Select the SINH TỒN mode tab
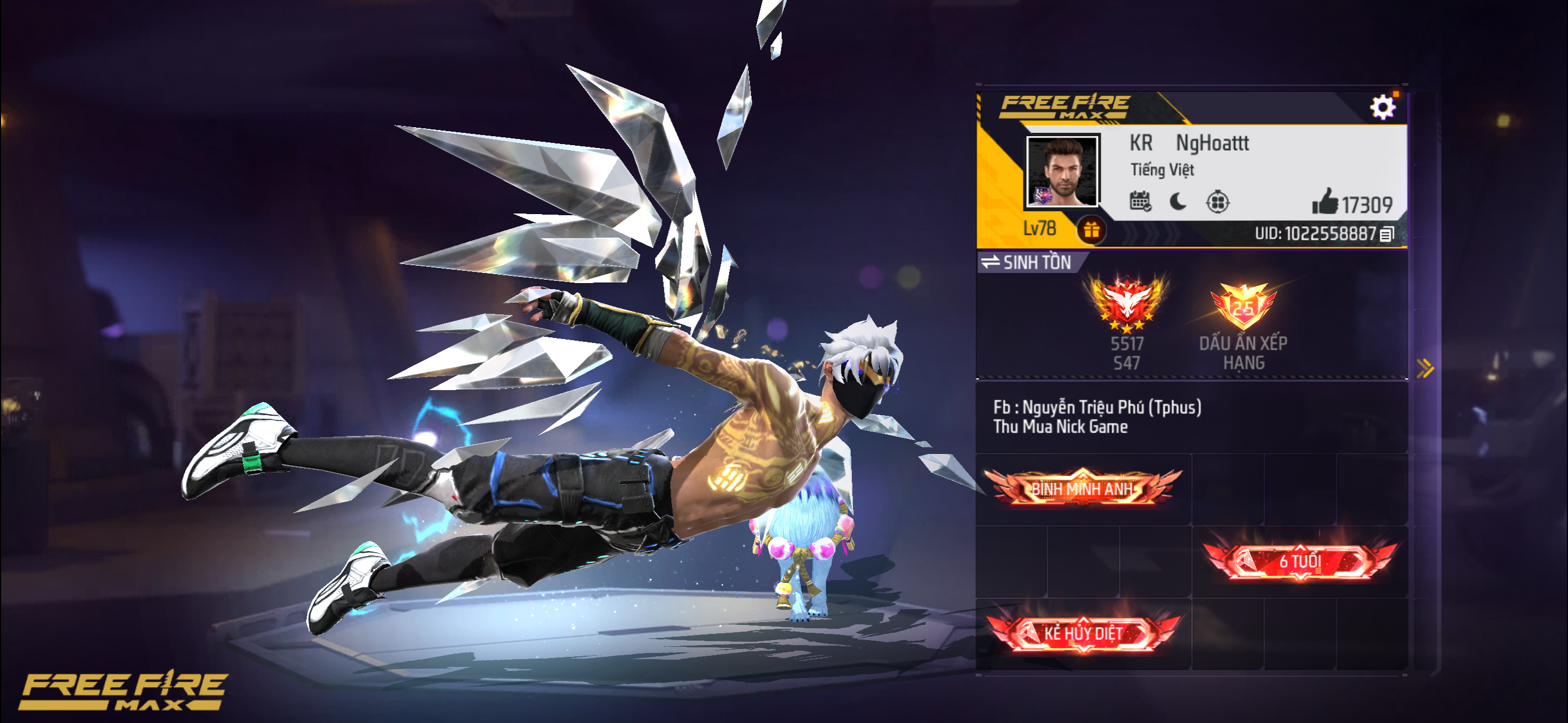 point(1037,262)
